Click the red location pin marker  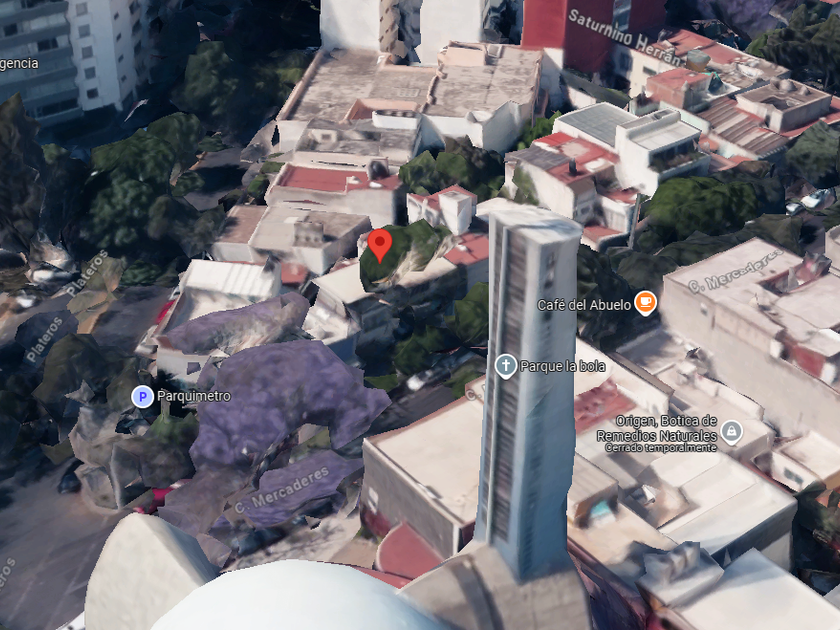pos(379,243)
